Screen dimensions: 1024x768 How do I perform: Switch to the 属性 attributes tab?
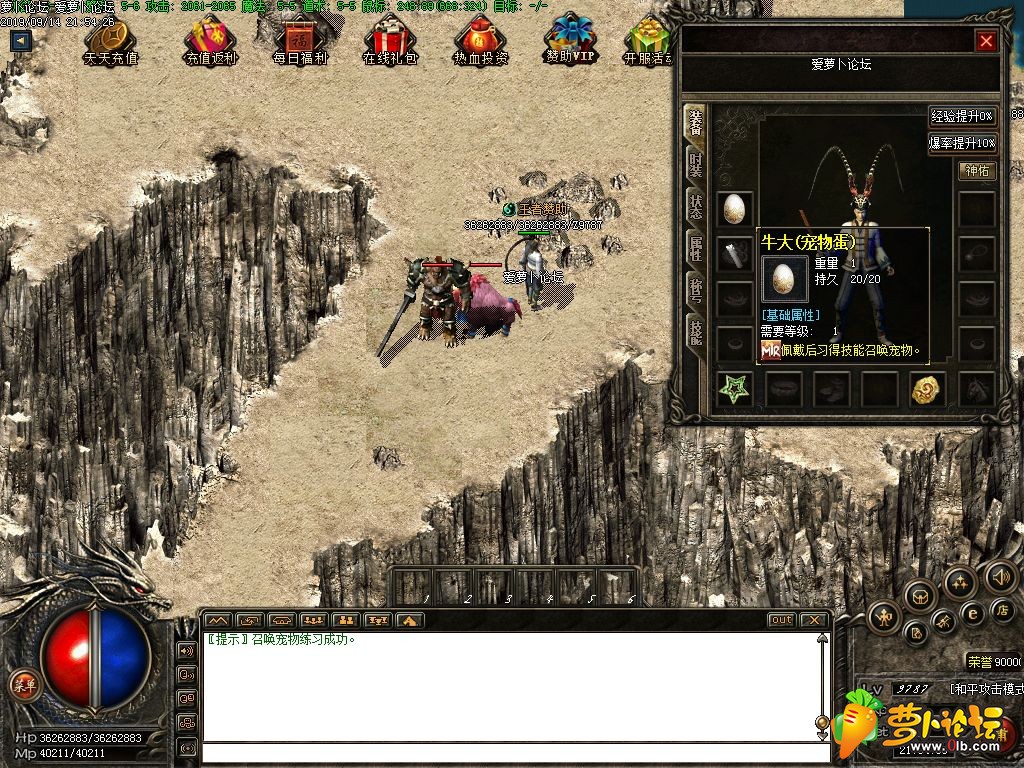click(694, 249)
